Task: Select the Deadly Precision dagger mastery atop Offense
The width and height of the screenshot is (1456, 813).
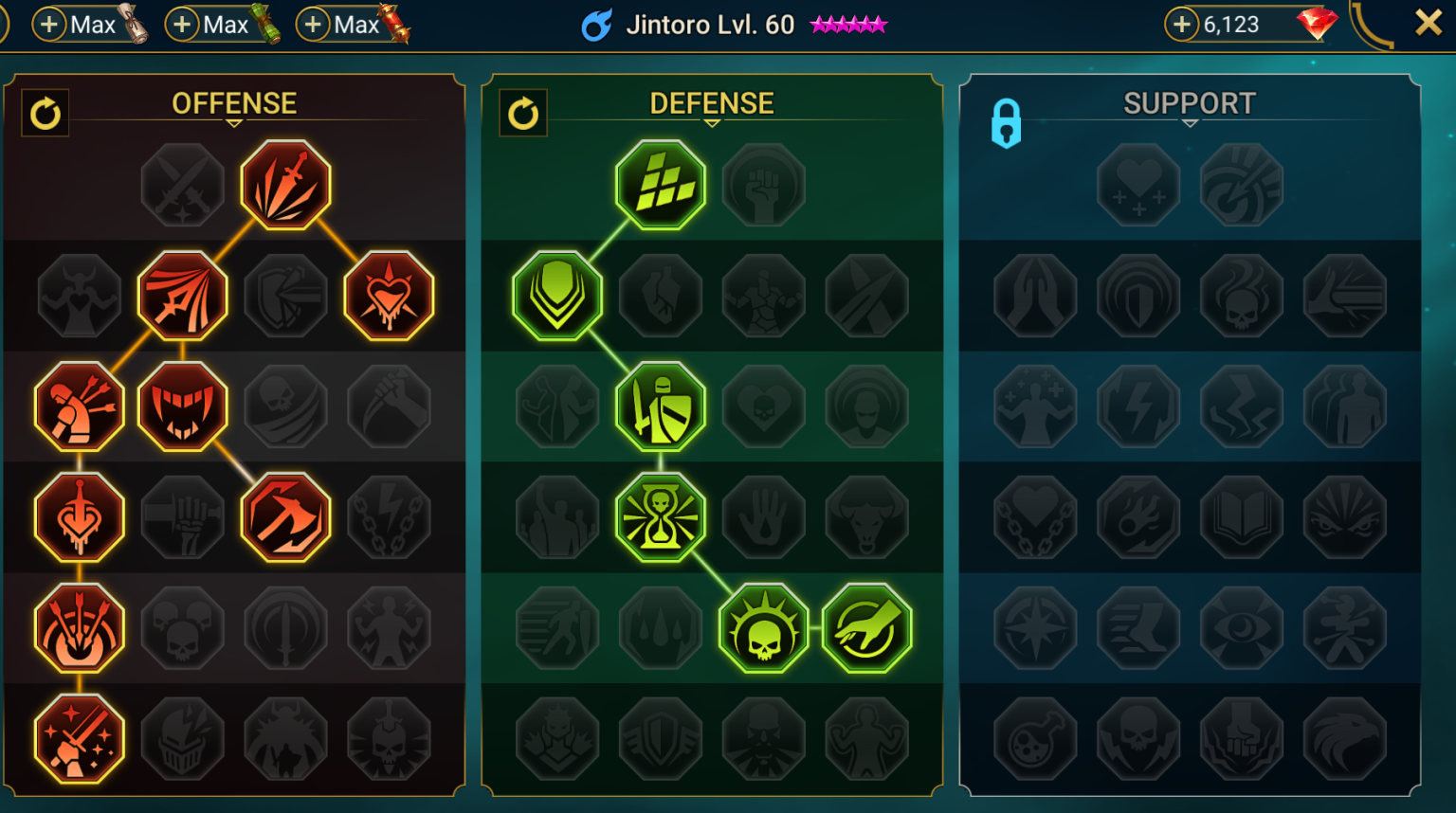Action: click(286, 185)
